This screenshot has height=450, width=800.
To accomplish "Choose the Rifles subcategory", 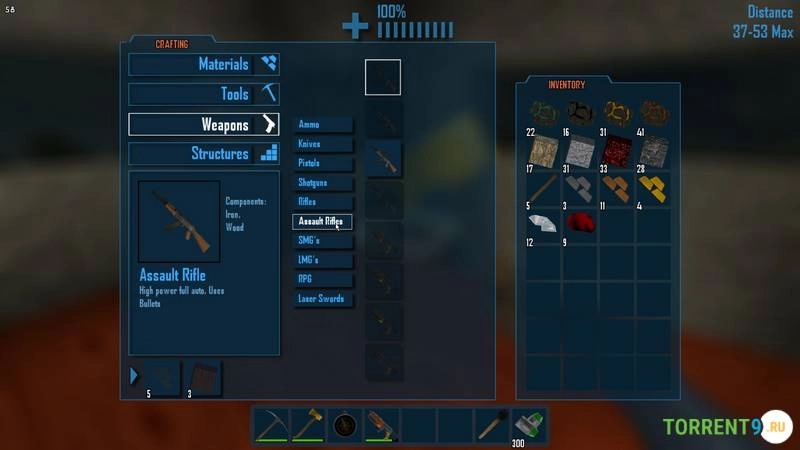I will (x=324, y=202).
